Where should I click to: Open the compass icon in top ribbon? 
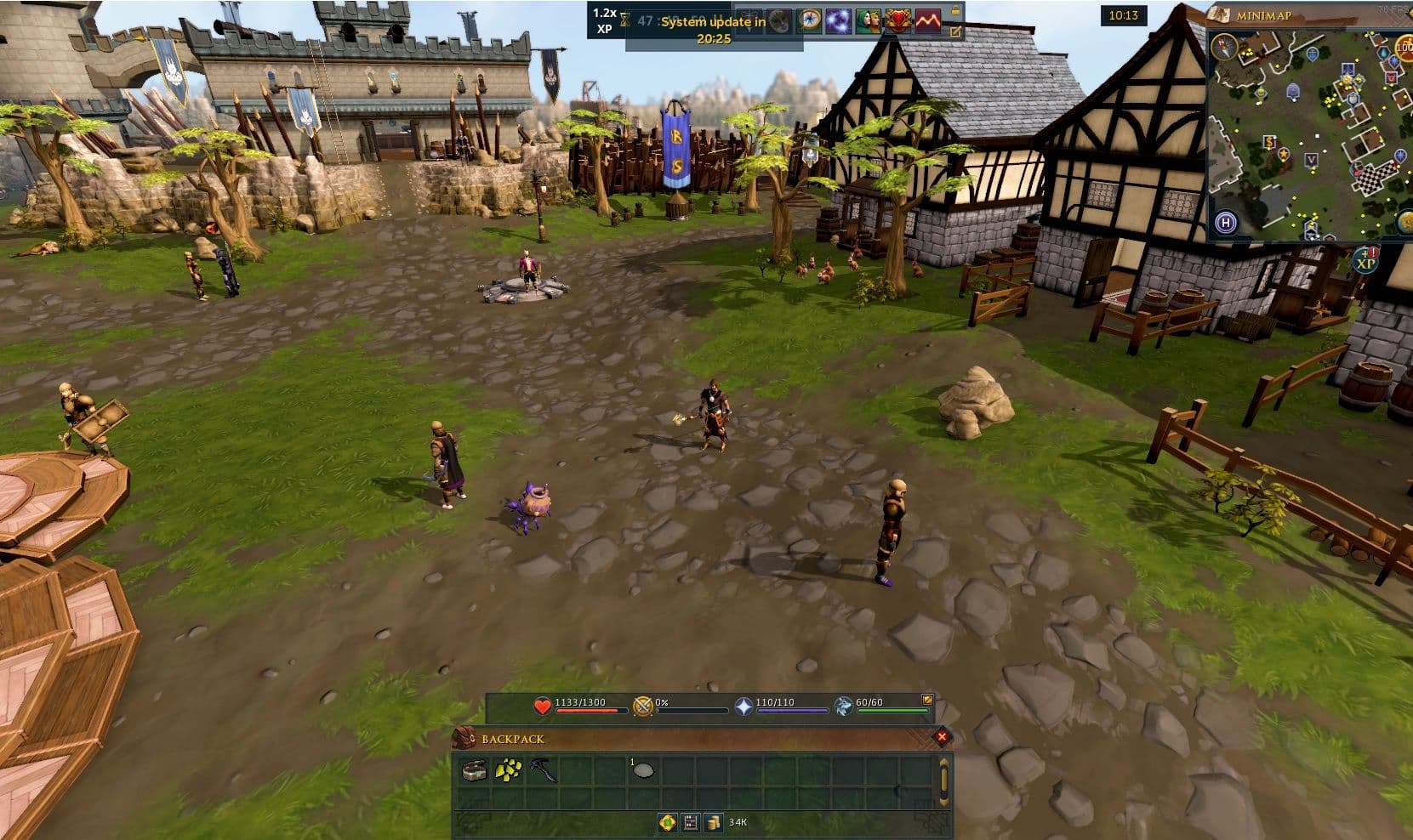tap(809, 22)
